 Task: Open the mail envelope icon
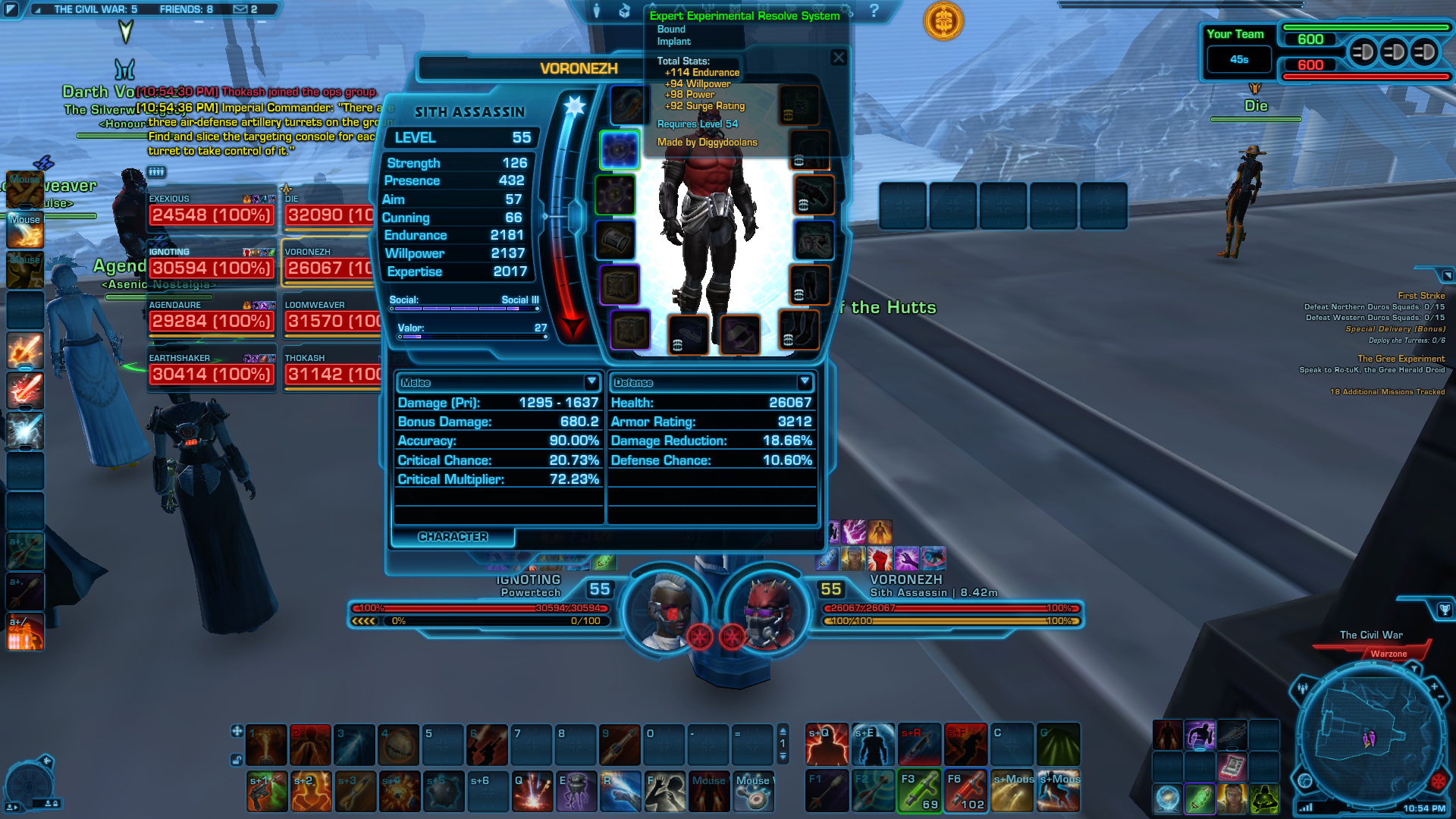tap(240, 9)
